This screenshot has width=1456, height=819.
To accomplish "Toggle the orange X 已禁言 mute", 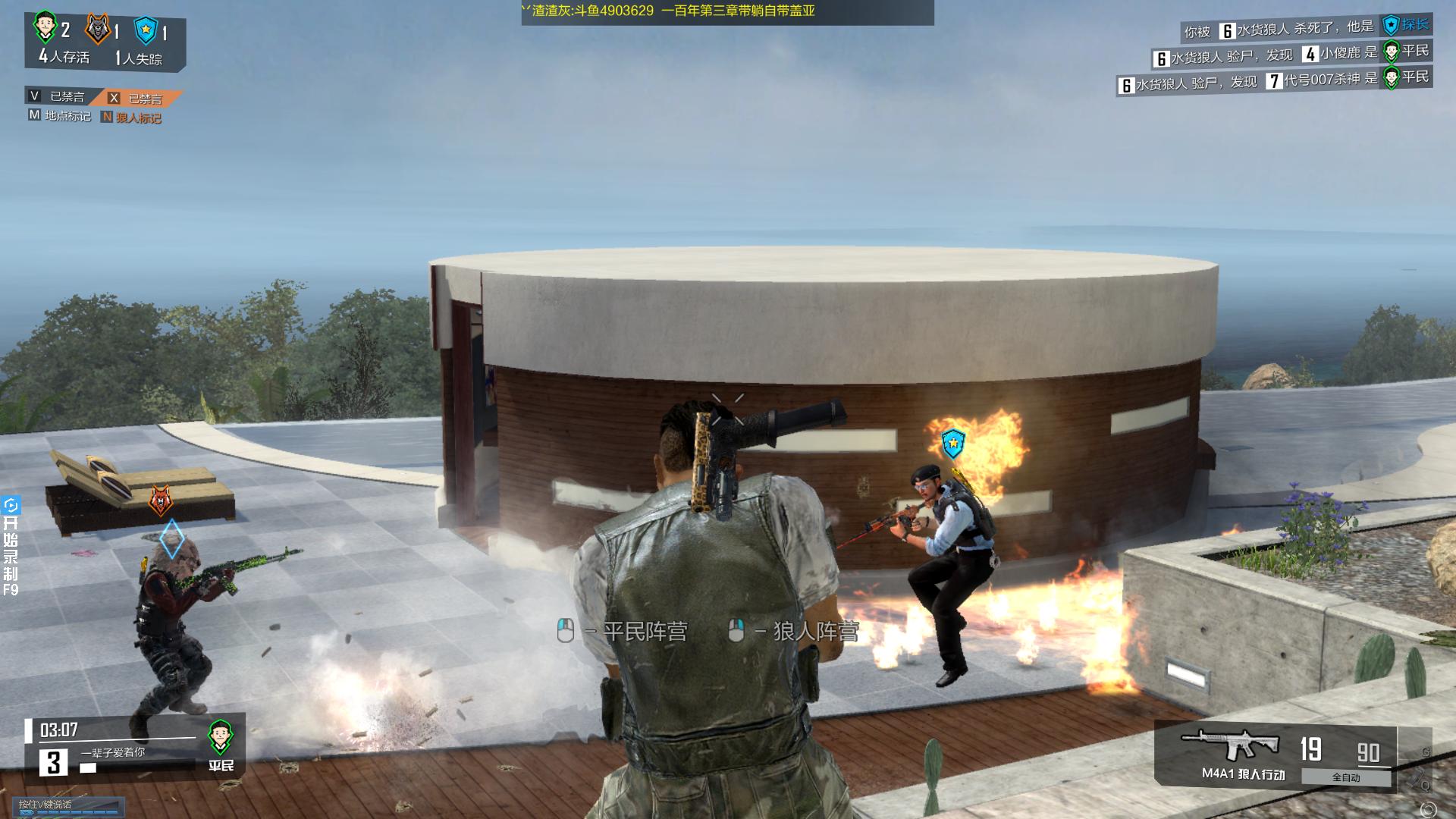I will (136, 98).
